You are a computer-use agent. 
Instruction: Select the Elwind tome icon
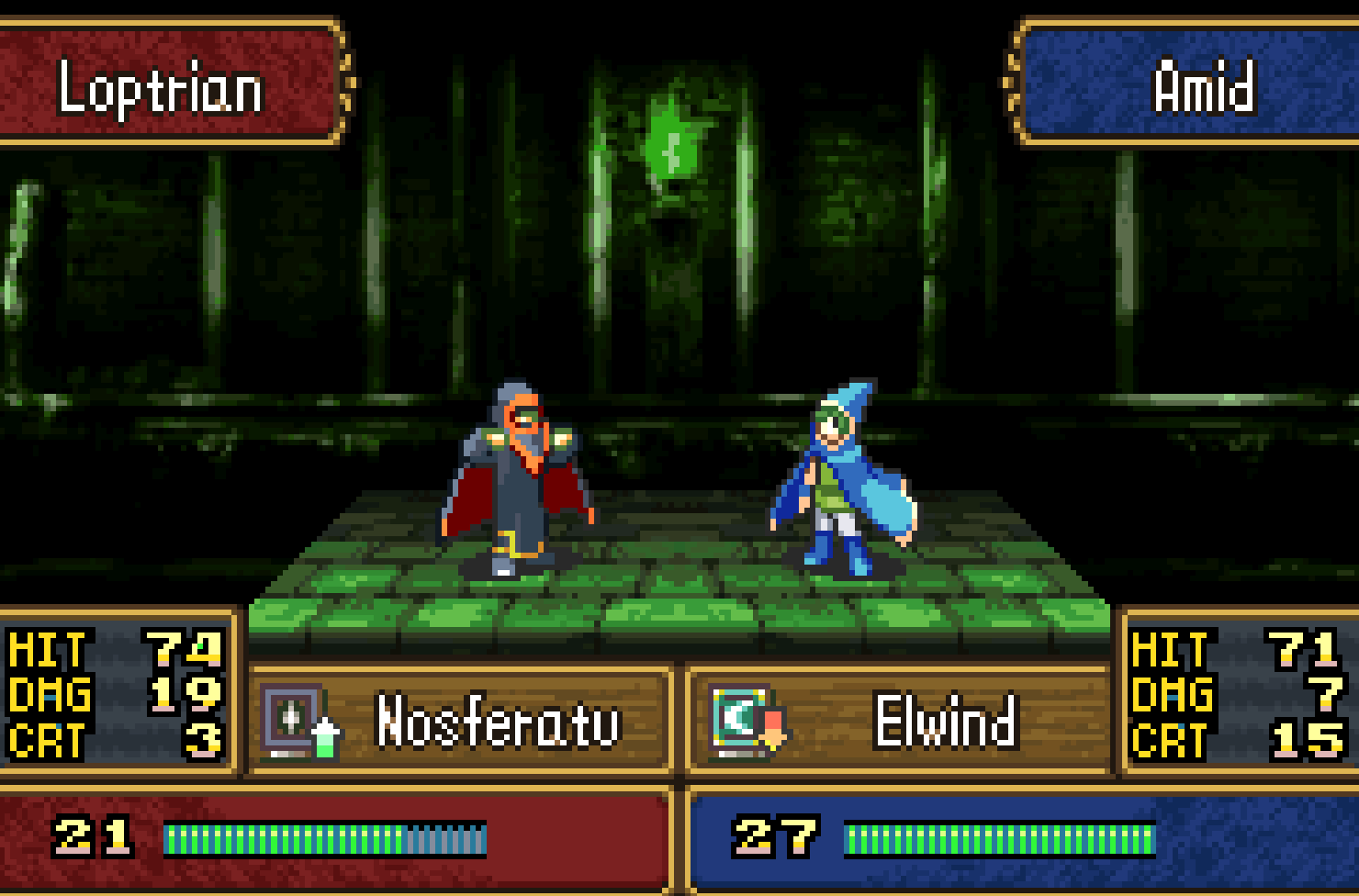(740, 719)
